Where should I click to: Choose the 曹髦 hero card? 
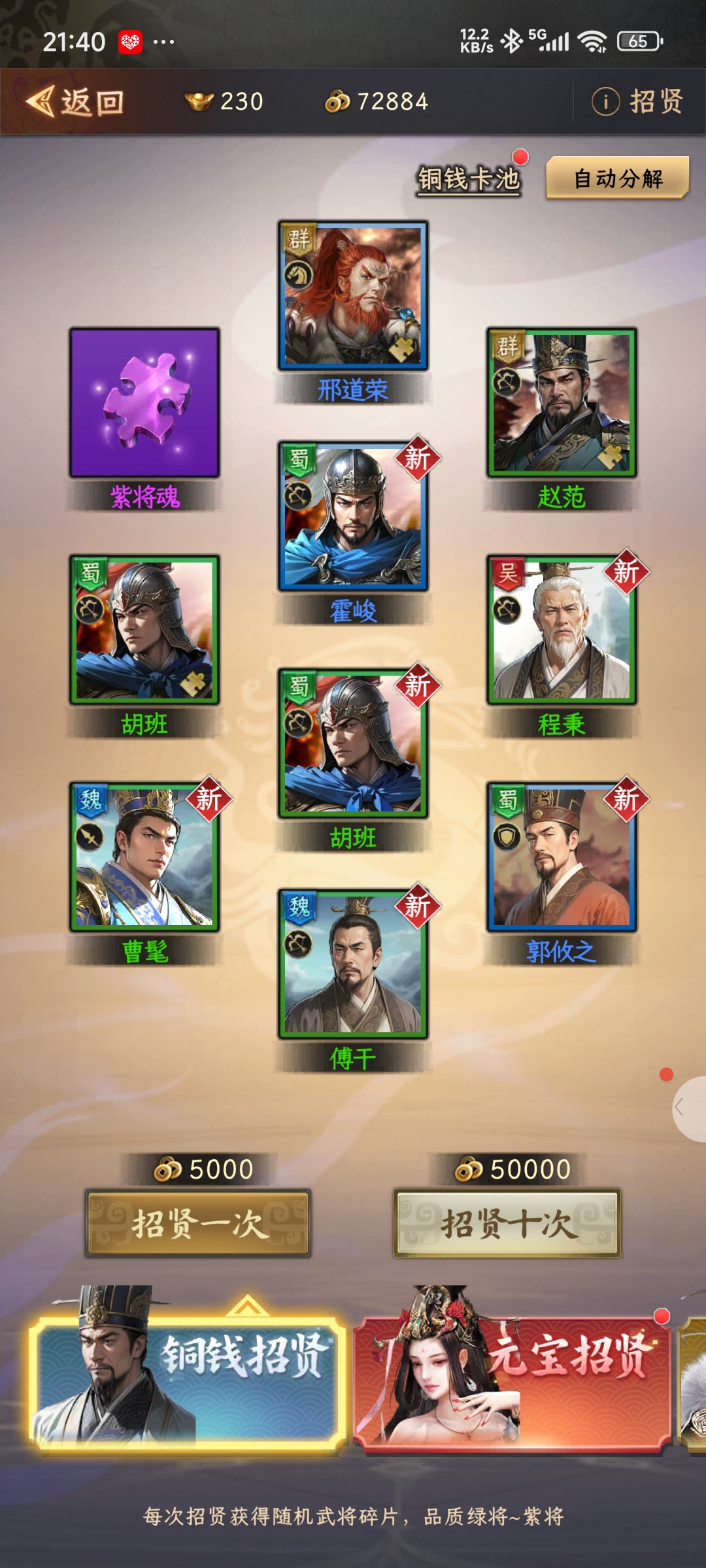click(x=144, y=857)
